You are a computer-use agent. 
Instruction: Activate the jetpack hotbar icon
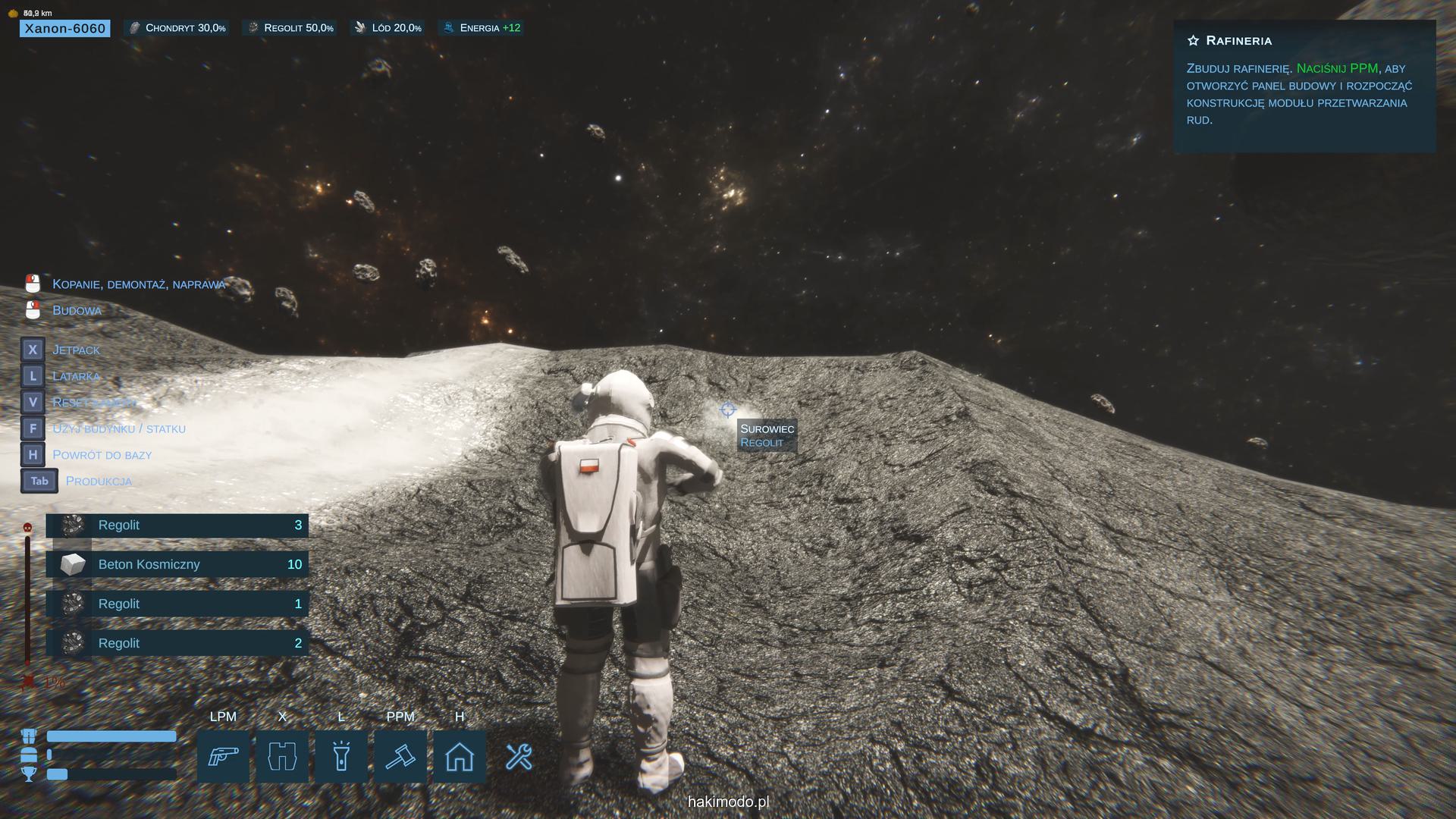click(282, 756)
